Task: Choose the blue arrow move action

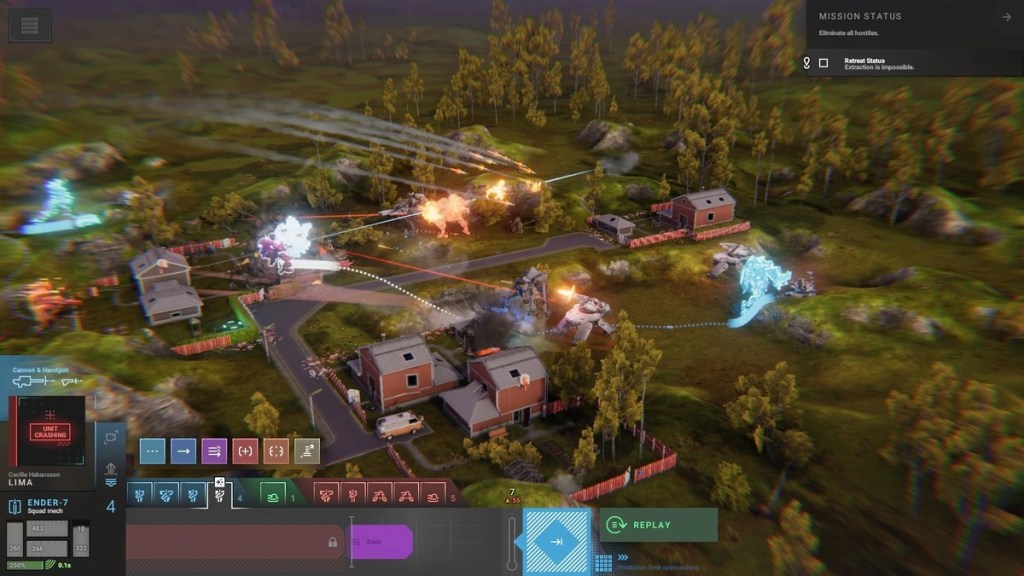Action: coord(183,451)
